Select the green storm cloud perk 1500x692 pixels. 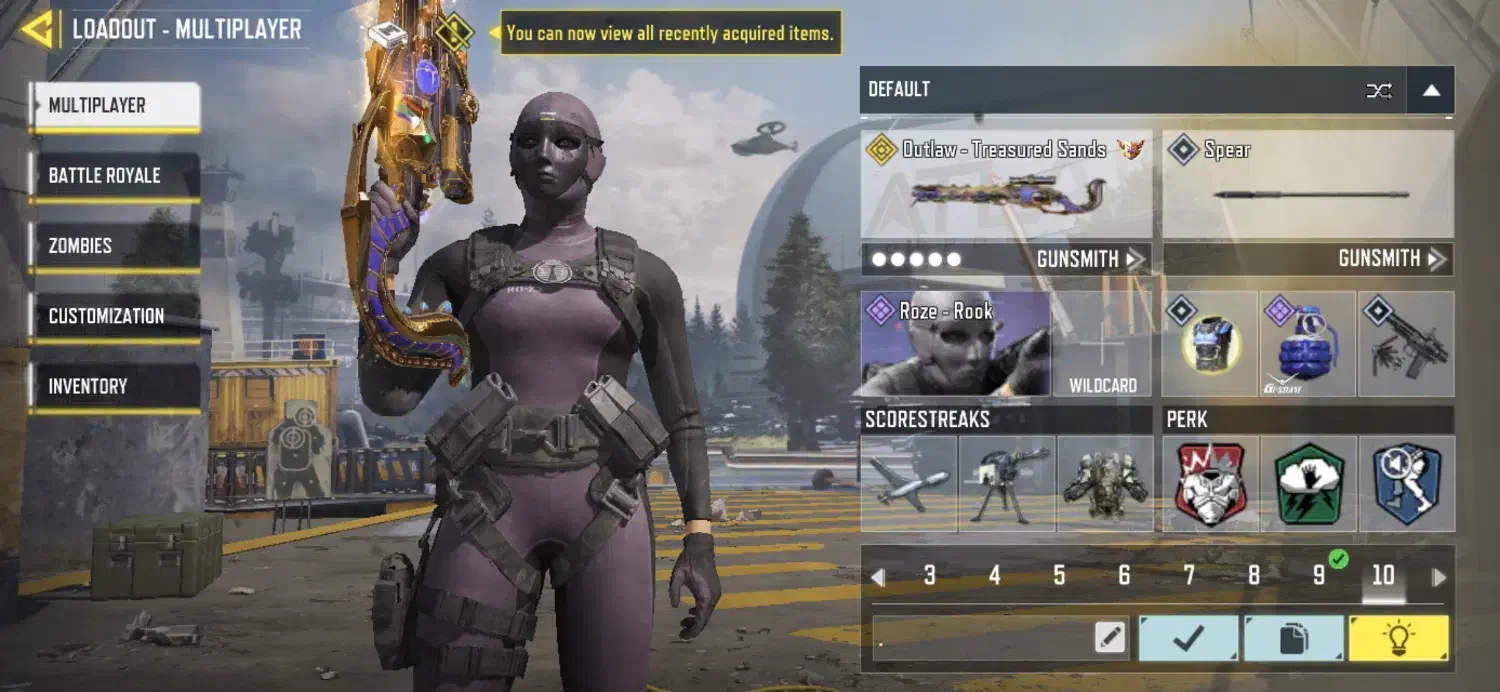coord(1308,483)
